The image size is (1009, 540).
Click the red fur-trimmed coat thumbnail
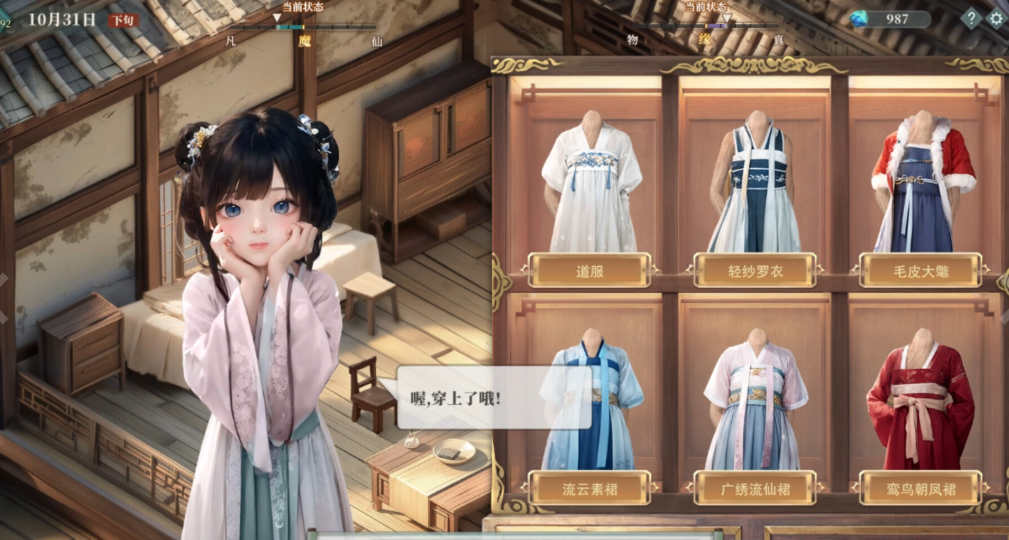[x=922, y=187]
